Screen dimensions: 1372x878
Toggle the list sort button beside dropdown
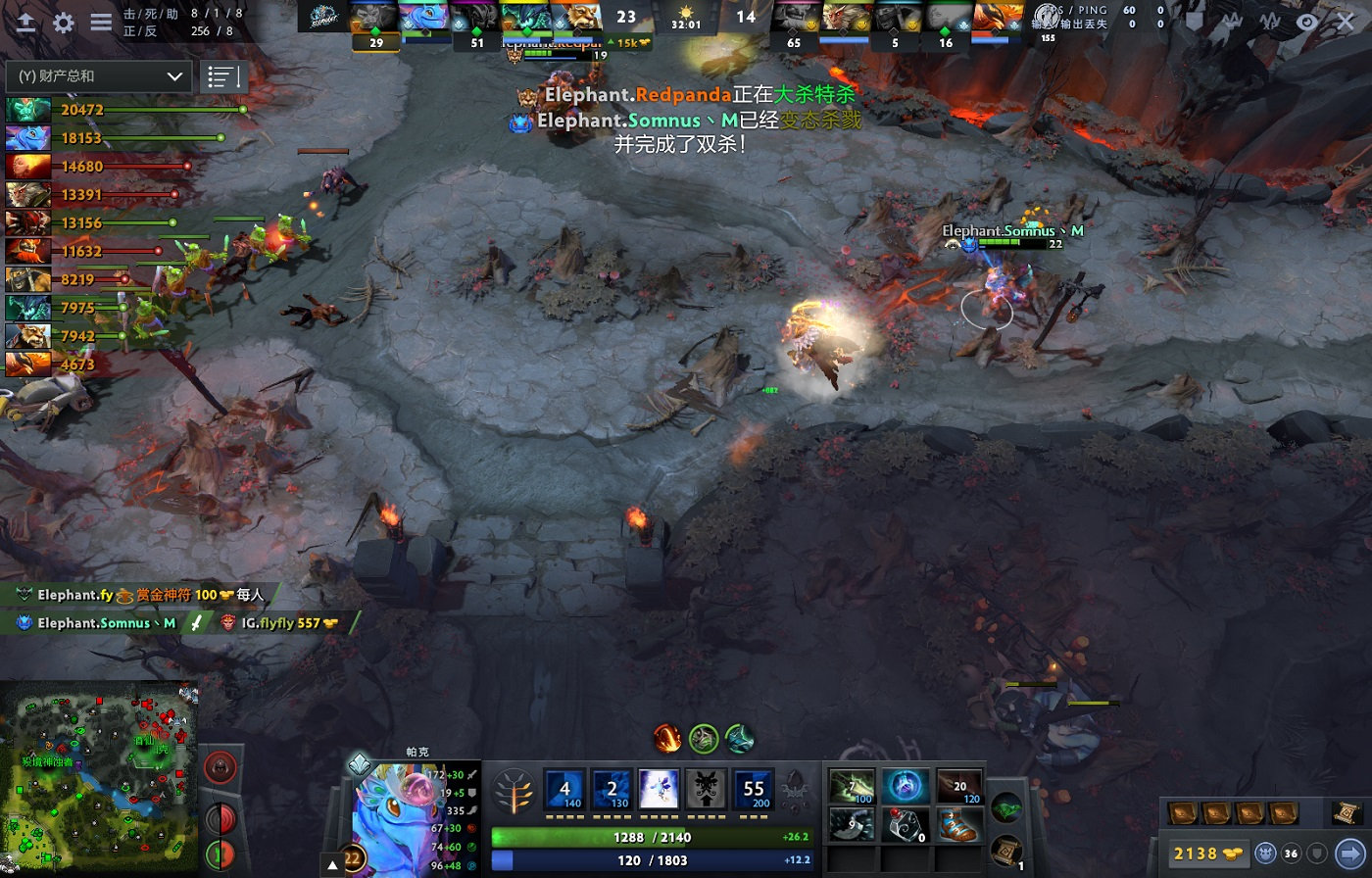coord(222,76)
